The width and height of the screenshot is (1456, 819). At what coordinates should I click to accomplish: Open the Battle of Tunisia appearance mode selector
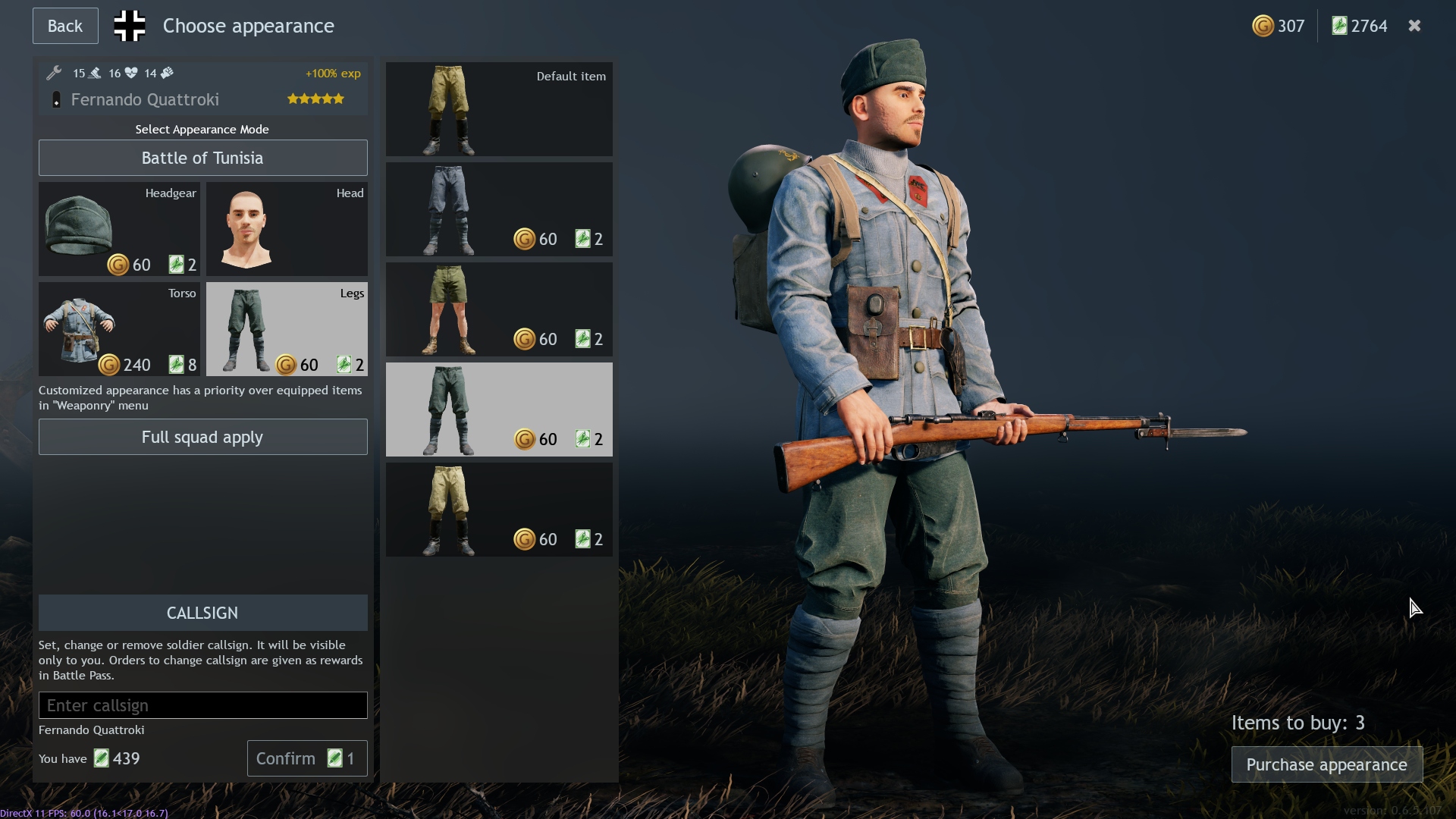[202, 158]
